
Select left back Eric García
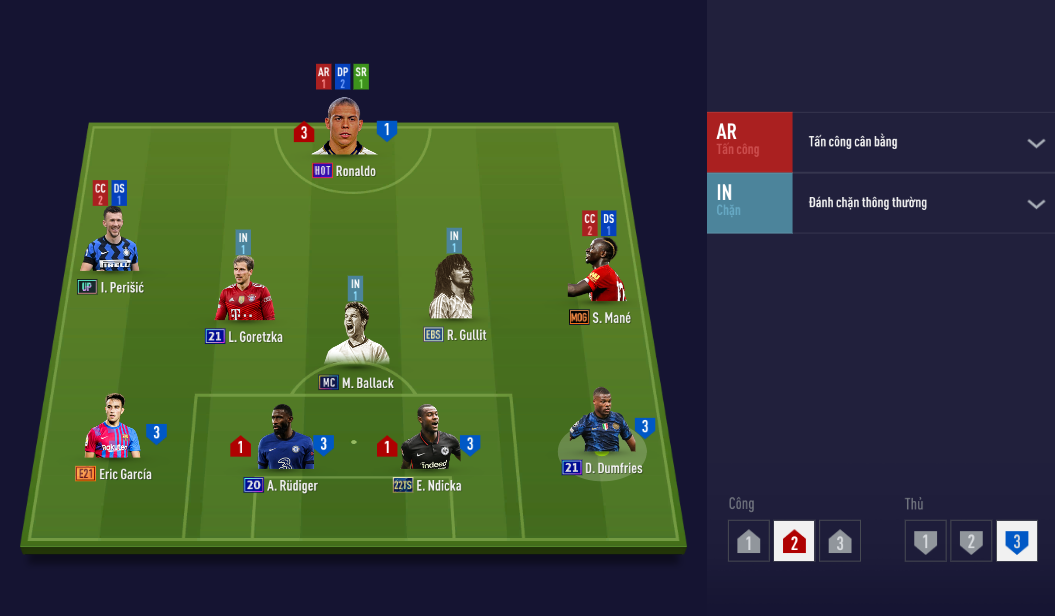pyautogui.click(x=112, y=430)
